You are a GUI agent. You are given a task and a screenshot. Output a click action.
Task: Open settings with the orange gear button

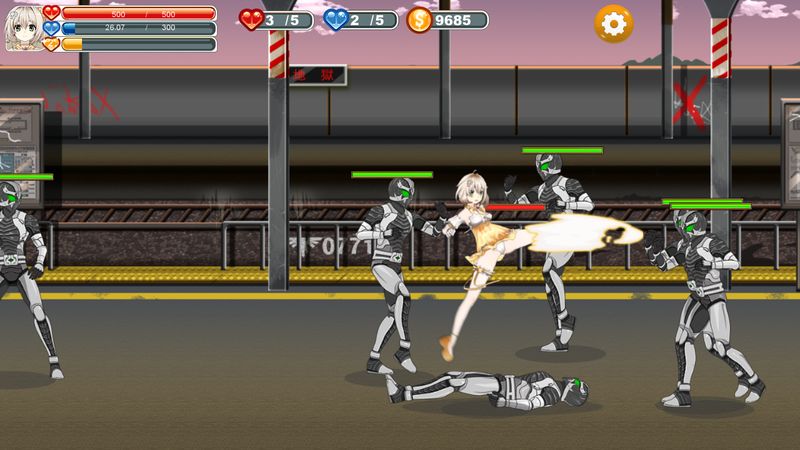[x=613, y=23]
